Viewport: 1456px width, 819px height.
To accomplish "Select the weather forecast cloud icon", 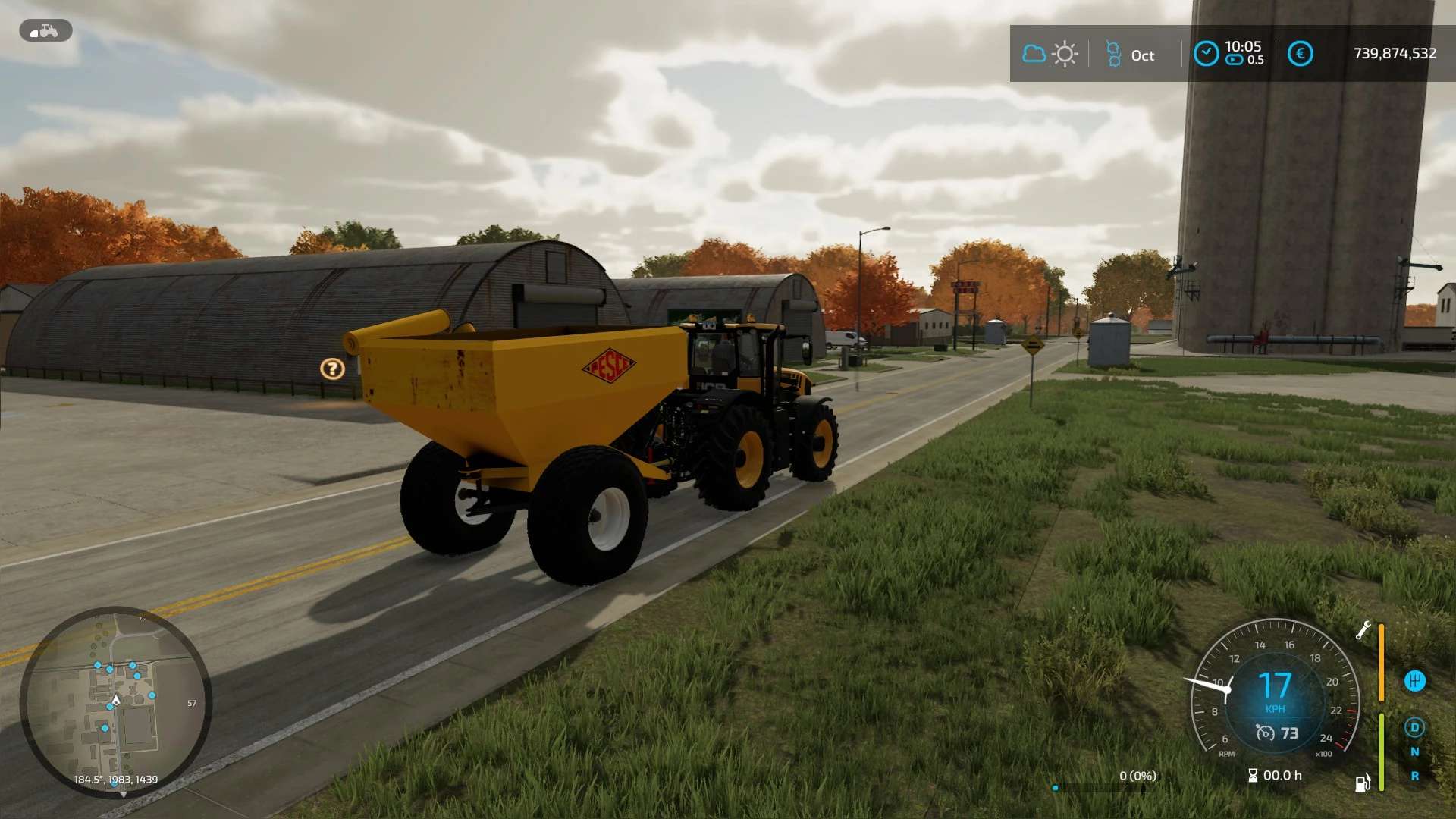I will coord(1034,54).
